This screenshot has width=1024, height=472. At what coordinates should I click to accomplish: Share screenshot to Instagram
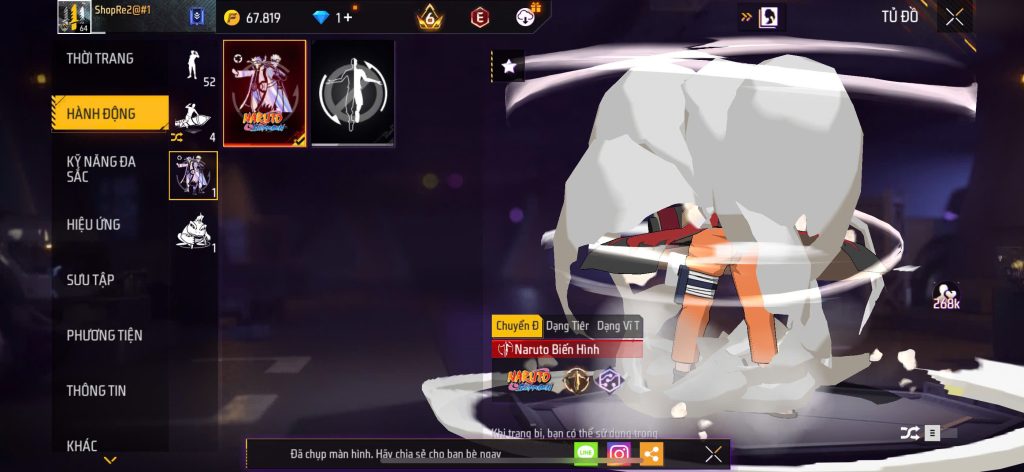tap(619, 454)
